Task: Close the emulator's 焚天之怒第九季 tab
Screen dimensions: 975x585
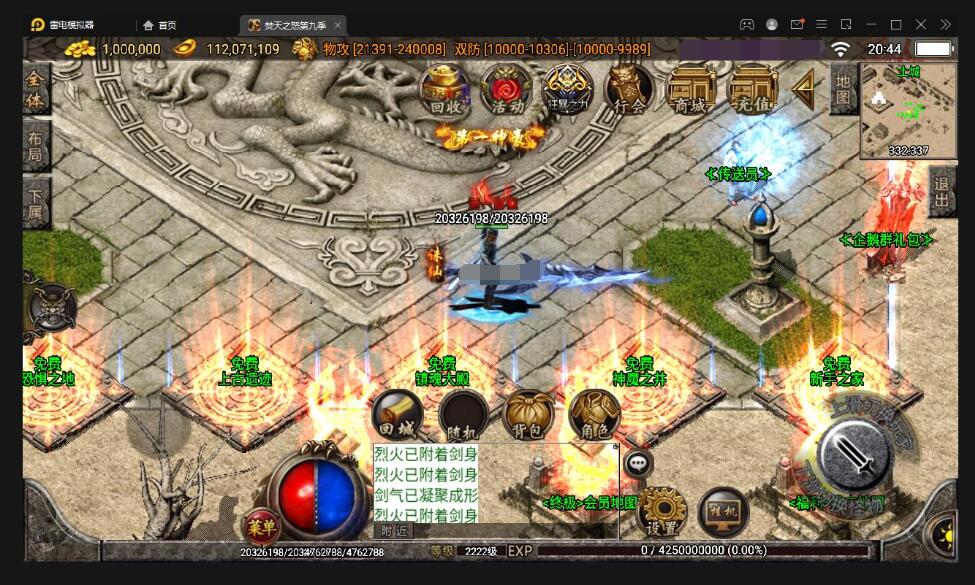Action: tap(337, 24)
